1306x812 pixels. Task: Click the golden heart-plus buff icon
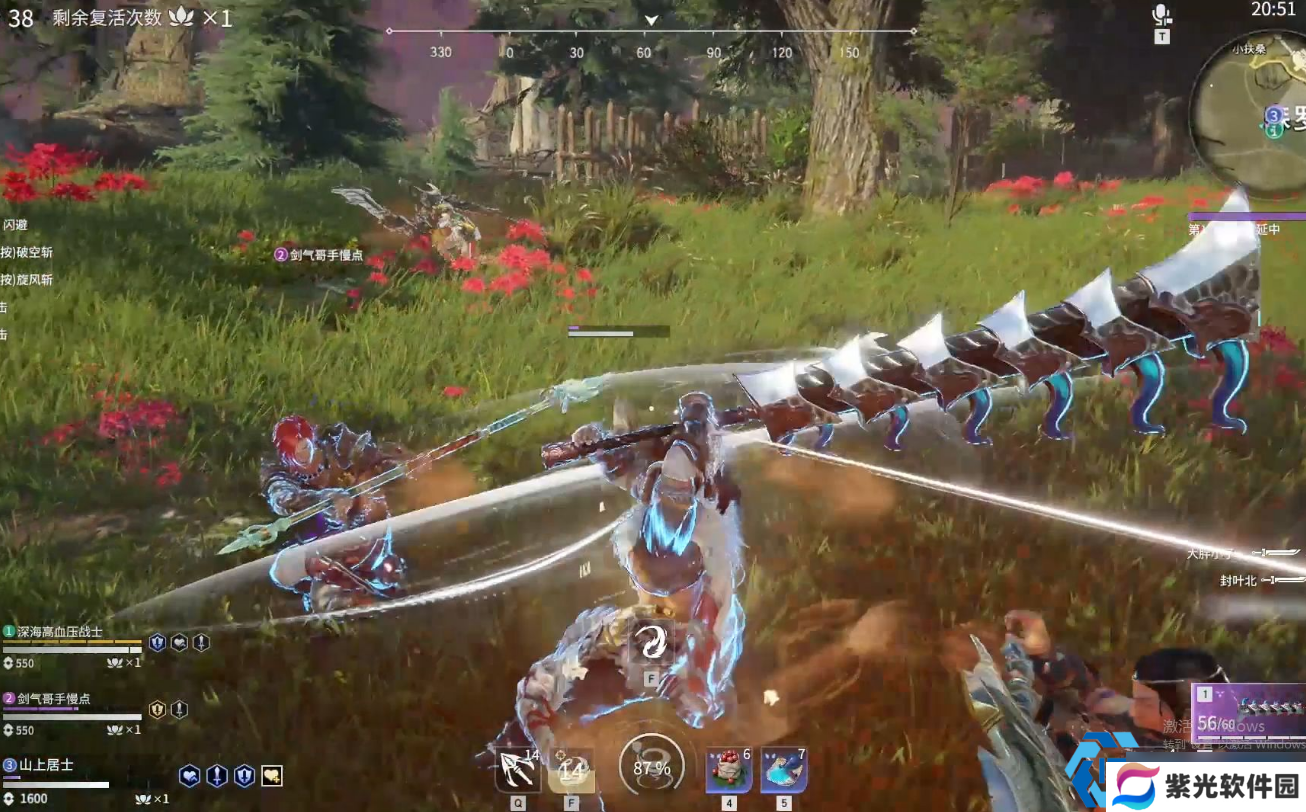pos(271,775)
